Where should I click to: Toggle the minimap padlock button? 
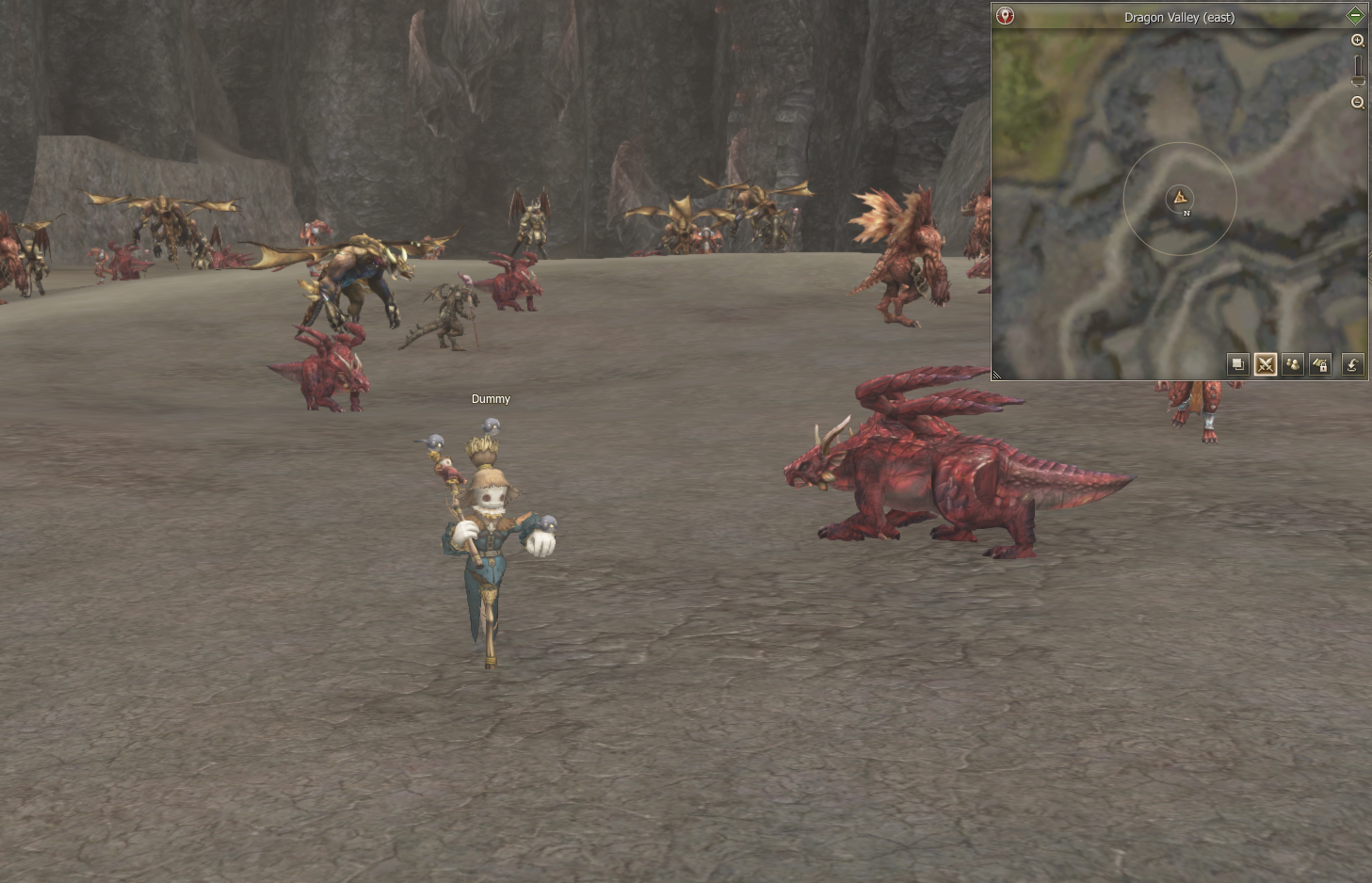click(x=1320, y=364)
